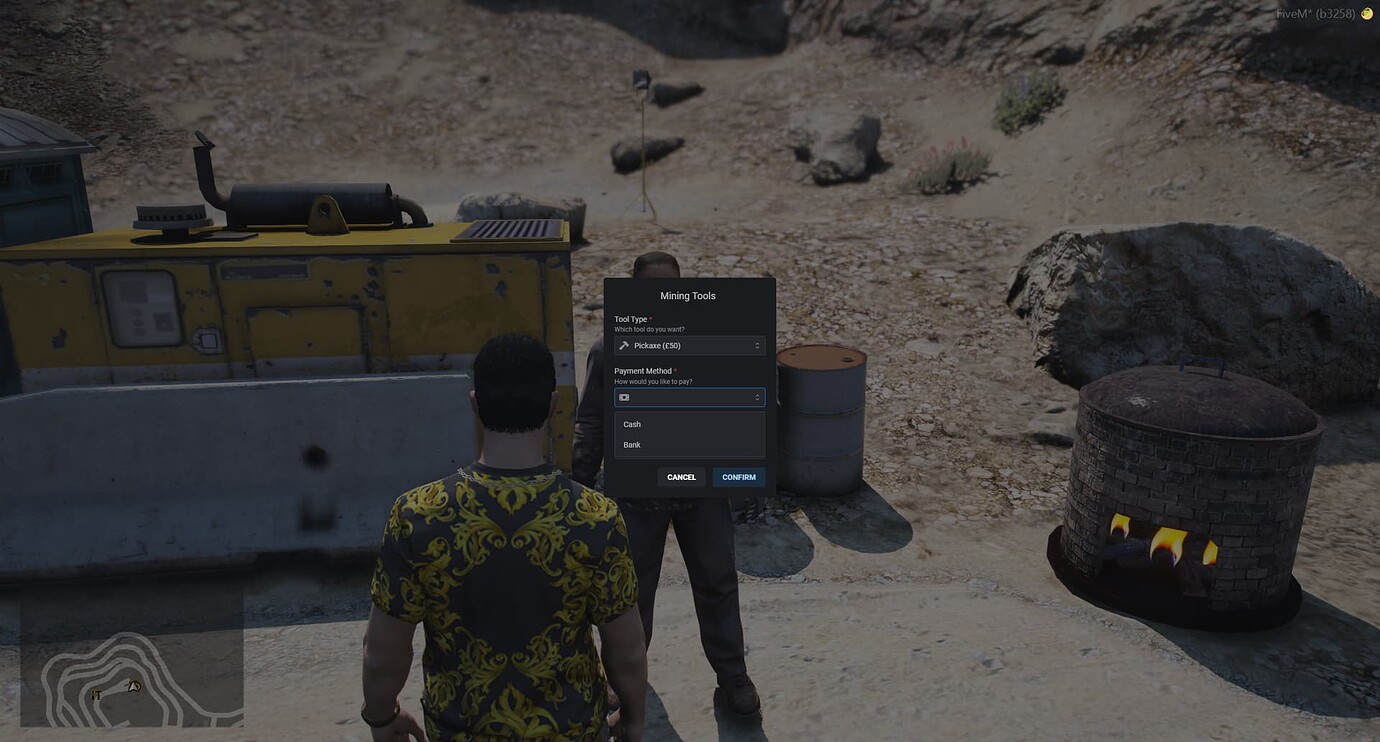Click the chevron on the Tool Type selector

pyautogui.click(x=757, y=345)
